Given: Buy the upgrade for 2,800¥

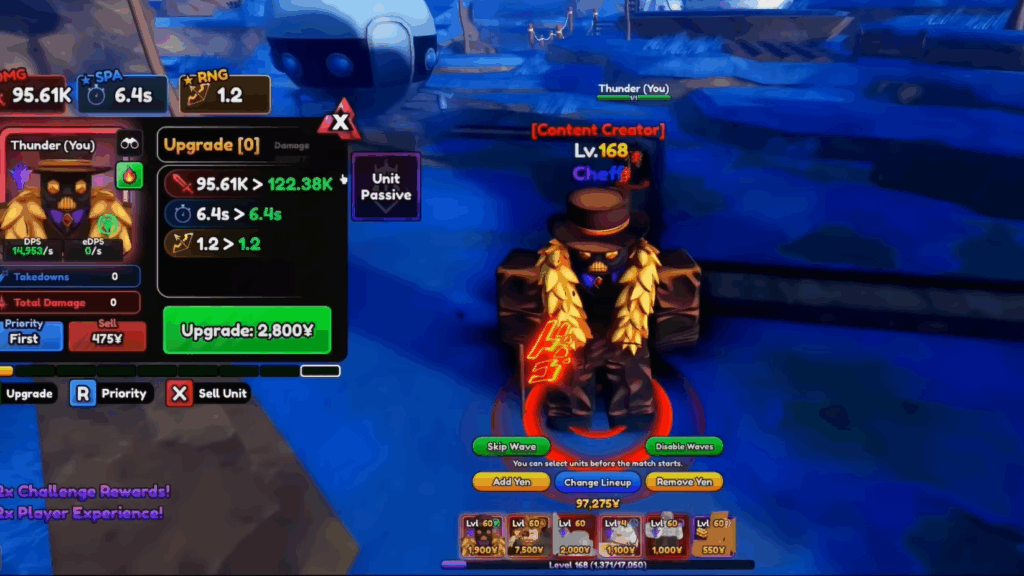Looking at the screenshot, I should 246,330.
